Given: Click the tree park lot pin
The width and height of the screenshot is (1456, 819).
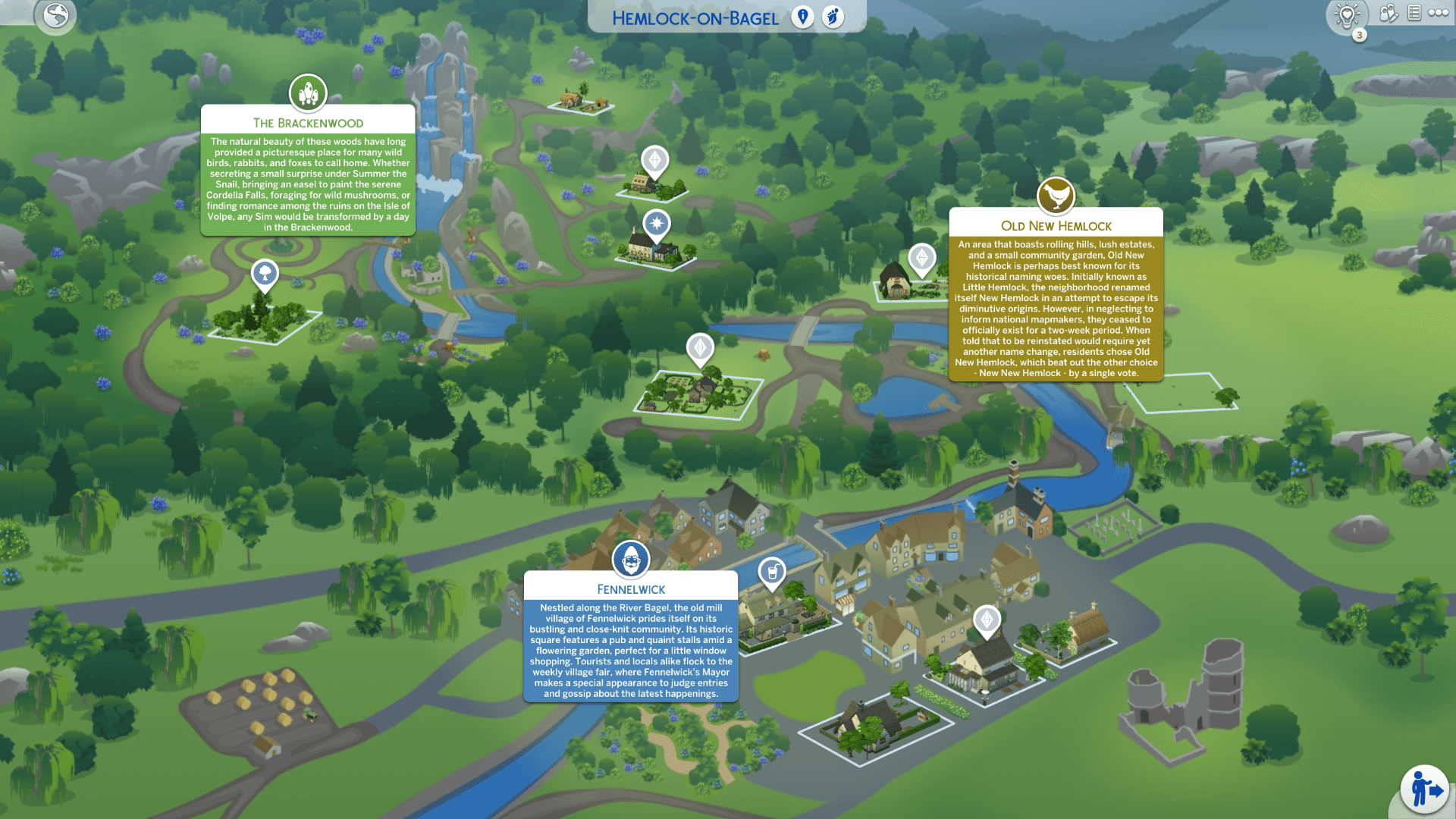Looking at the screenshot, I should point(265,273).
